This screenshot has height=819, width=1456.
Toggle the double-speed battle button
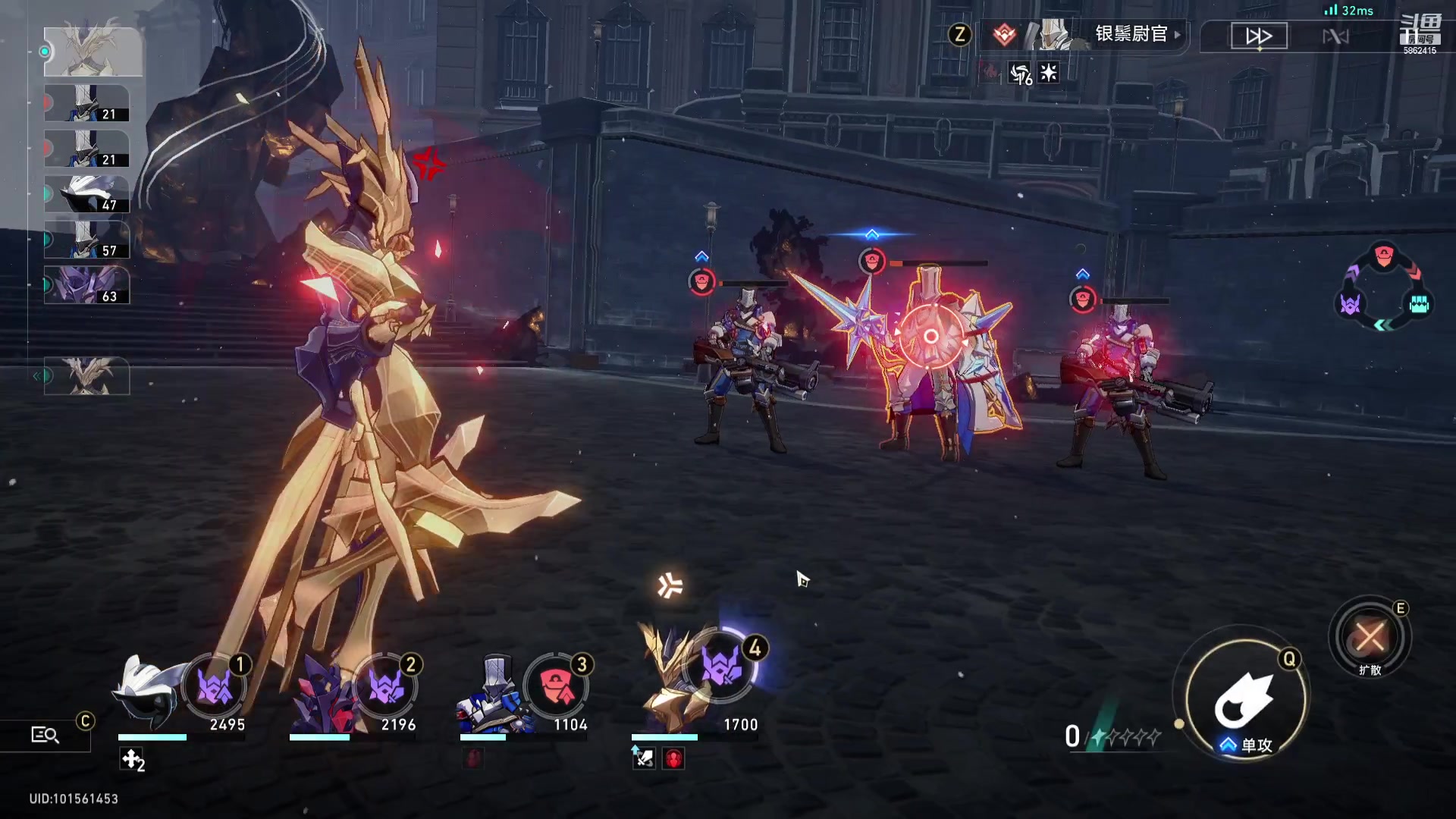click(1259, 36)
